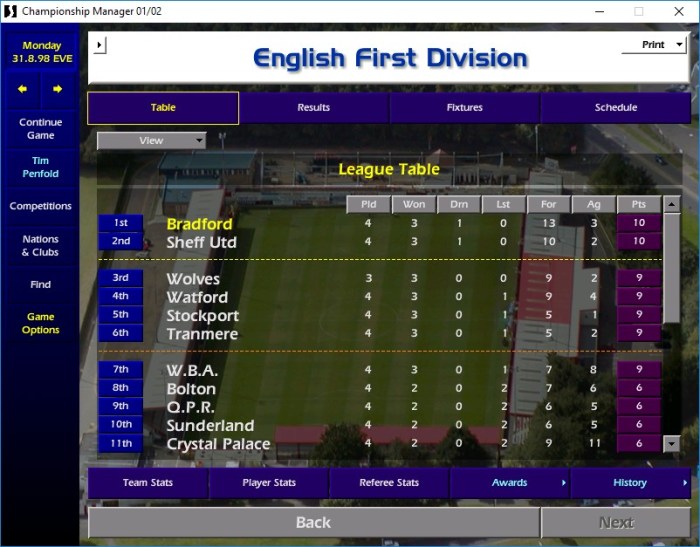Click the Back button

click(x=313, y=522)
